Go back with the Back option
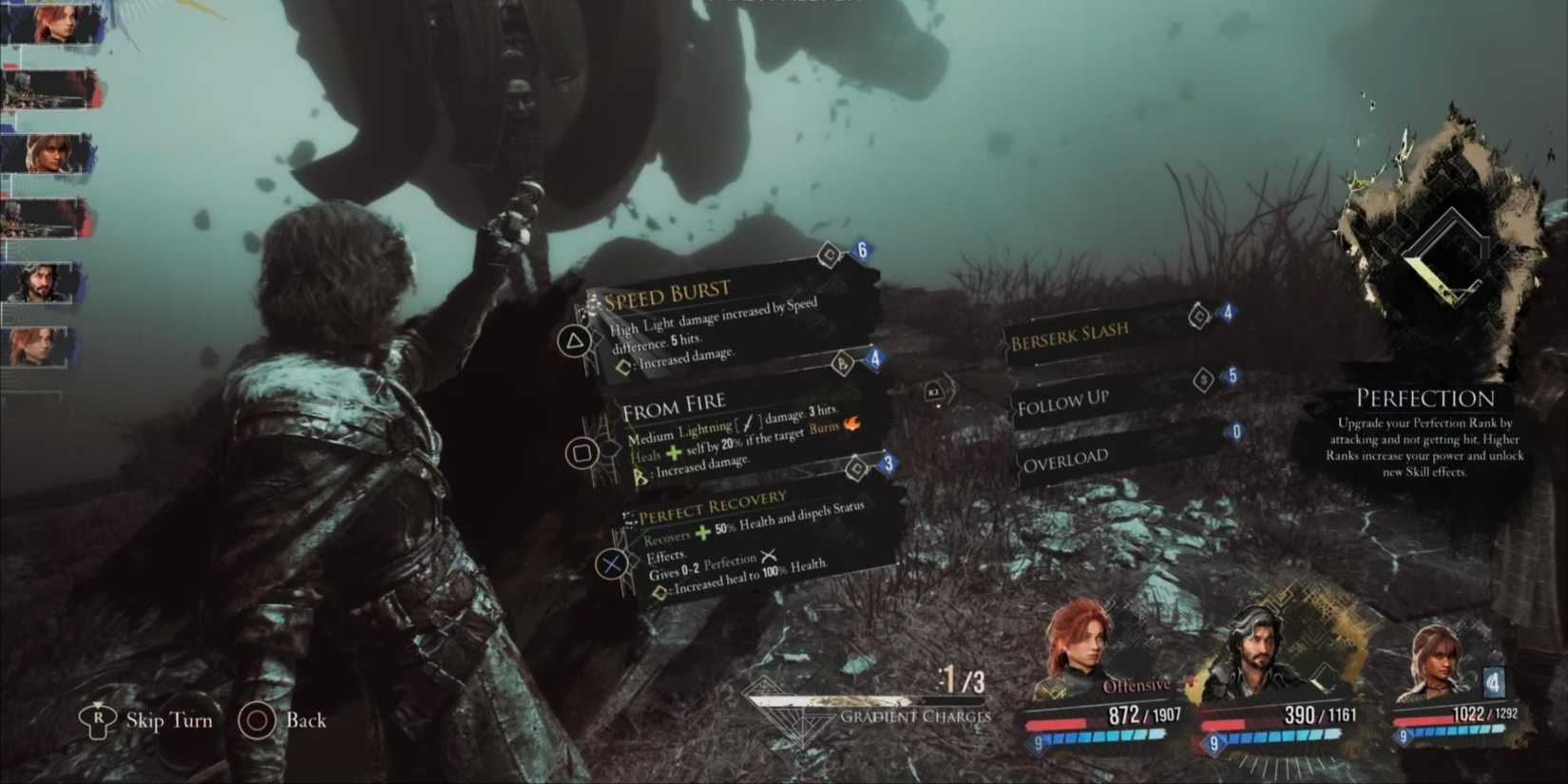Viewport: 1568px width, 784px height. point(283,720)
